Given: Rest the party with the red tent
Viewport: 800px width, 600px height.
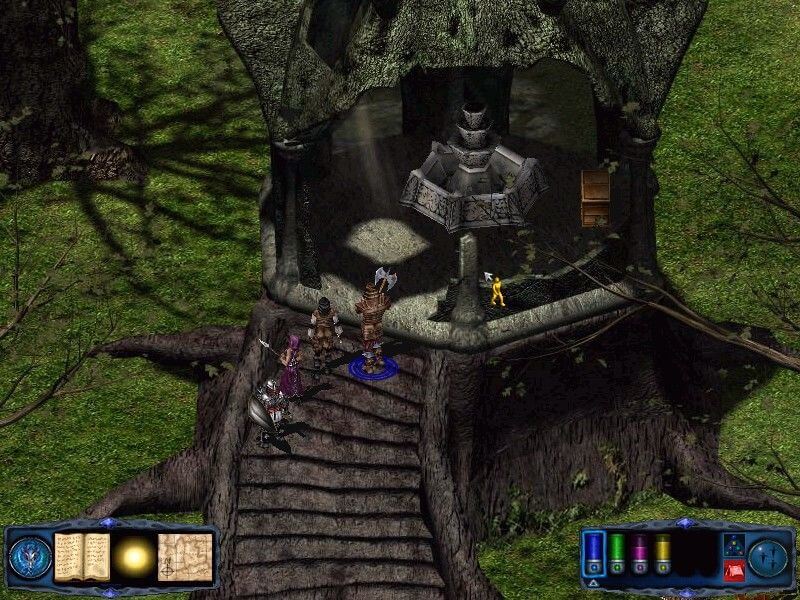Looking at the screenshot, I should tap(732, 570).
